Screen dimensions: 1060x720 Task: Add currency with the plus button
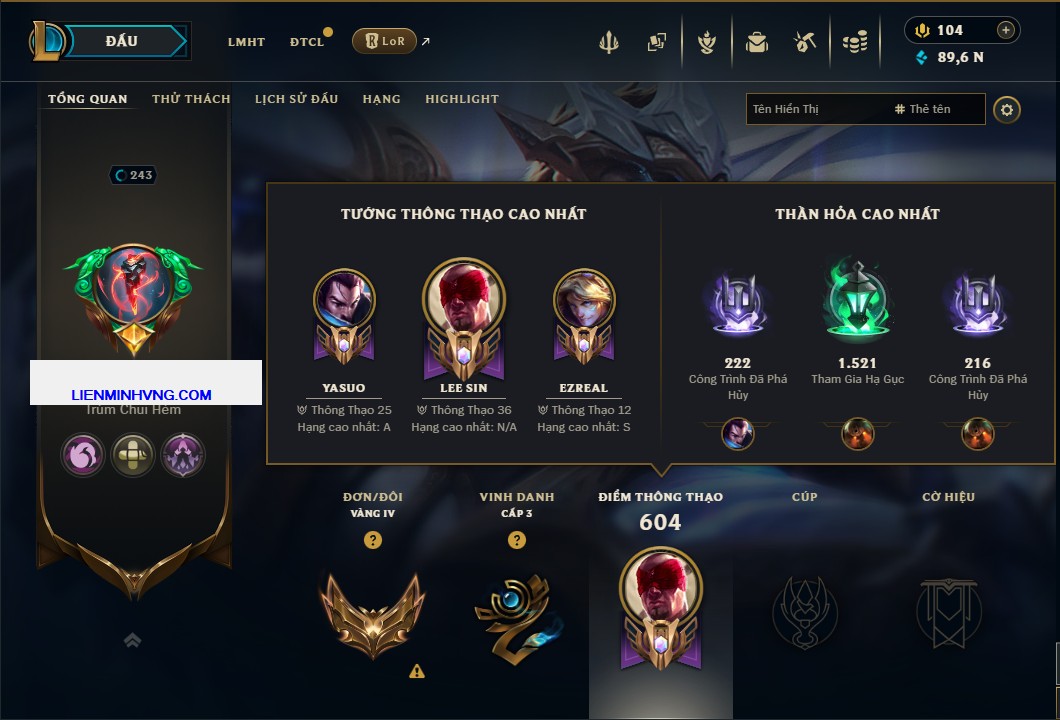(x=1006, y=30)
